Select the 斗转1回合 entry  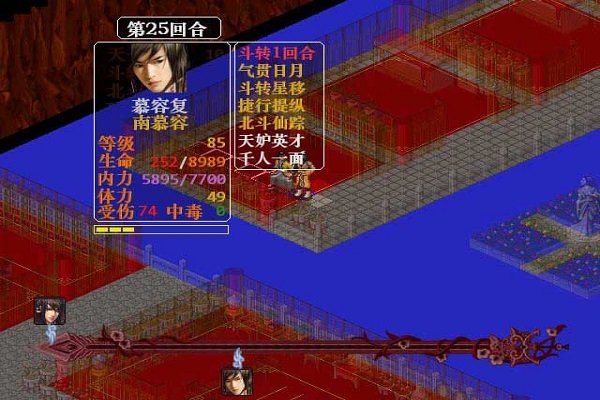(x=275, y=53)
